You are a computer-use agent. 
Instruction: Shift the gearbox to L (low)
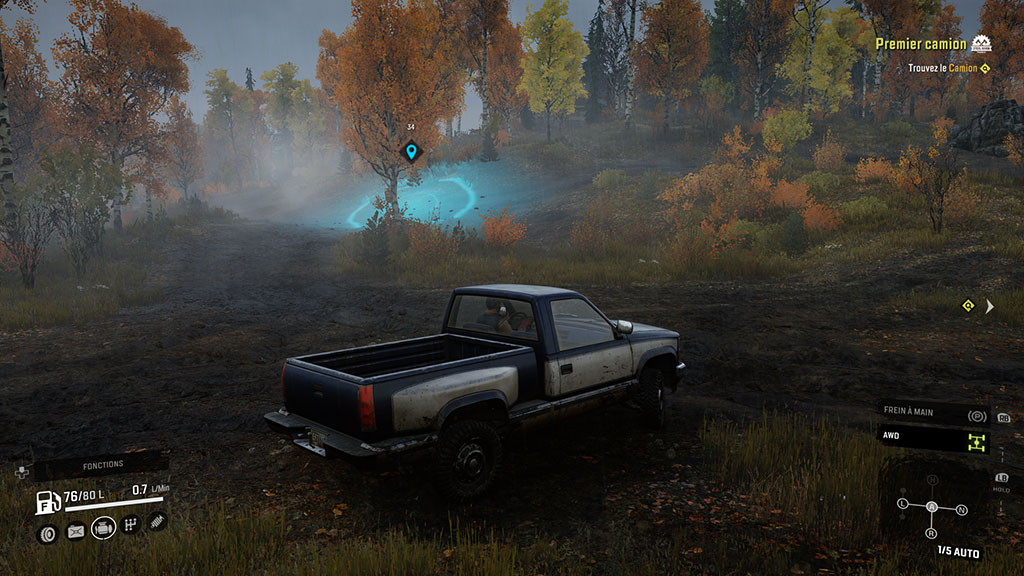point(903,502)
